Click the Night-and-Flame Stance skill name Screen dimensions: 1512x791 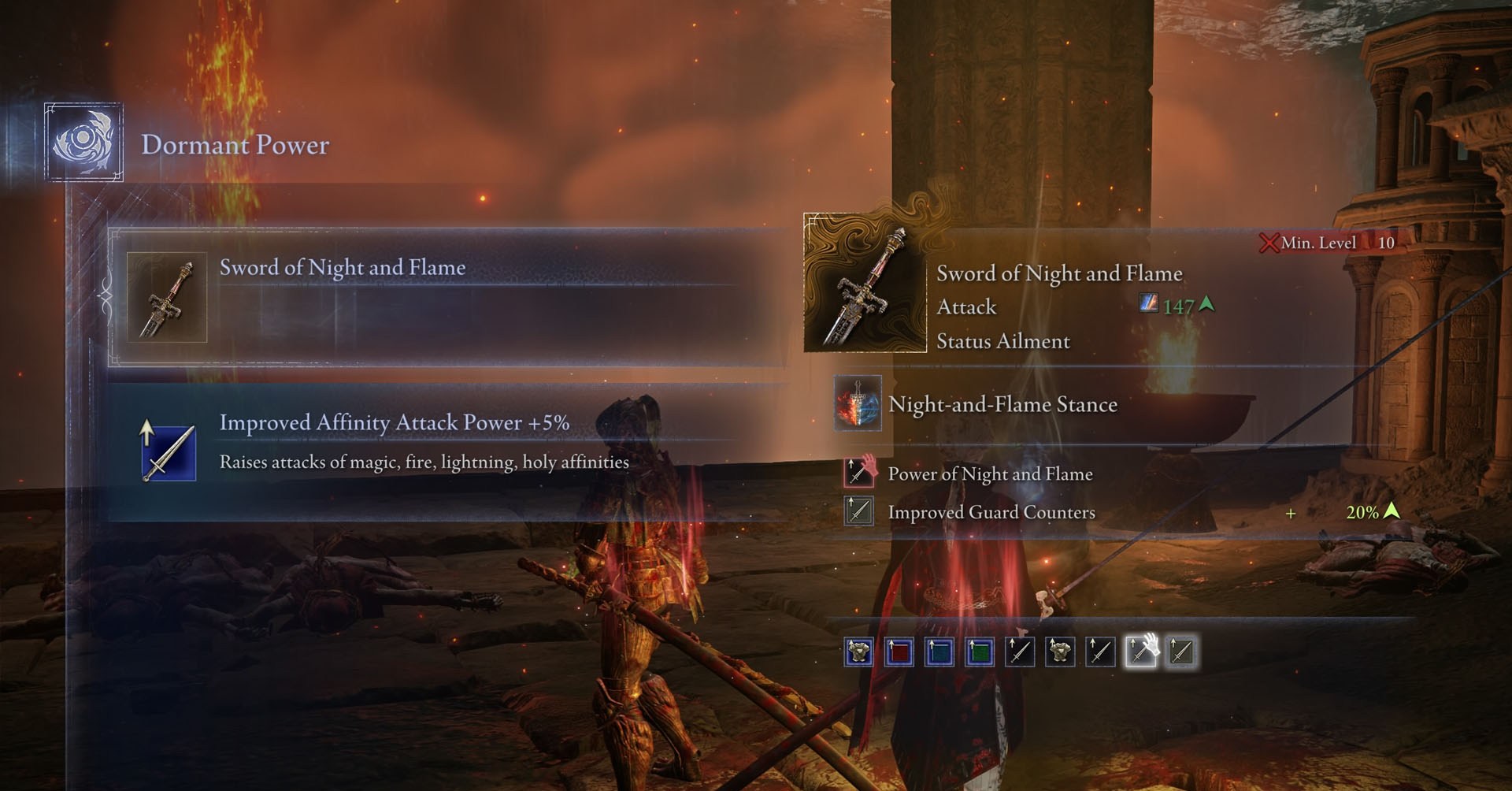click(1002, 404)
